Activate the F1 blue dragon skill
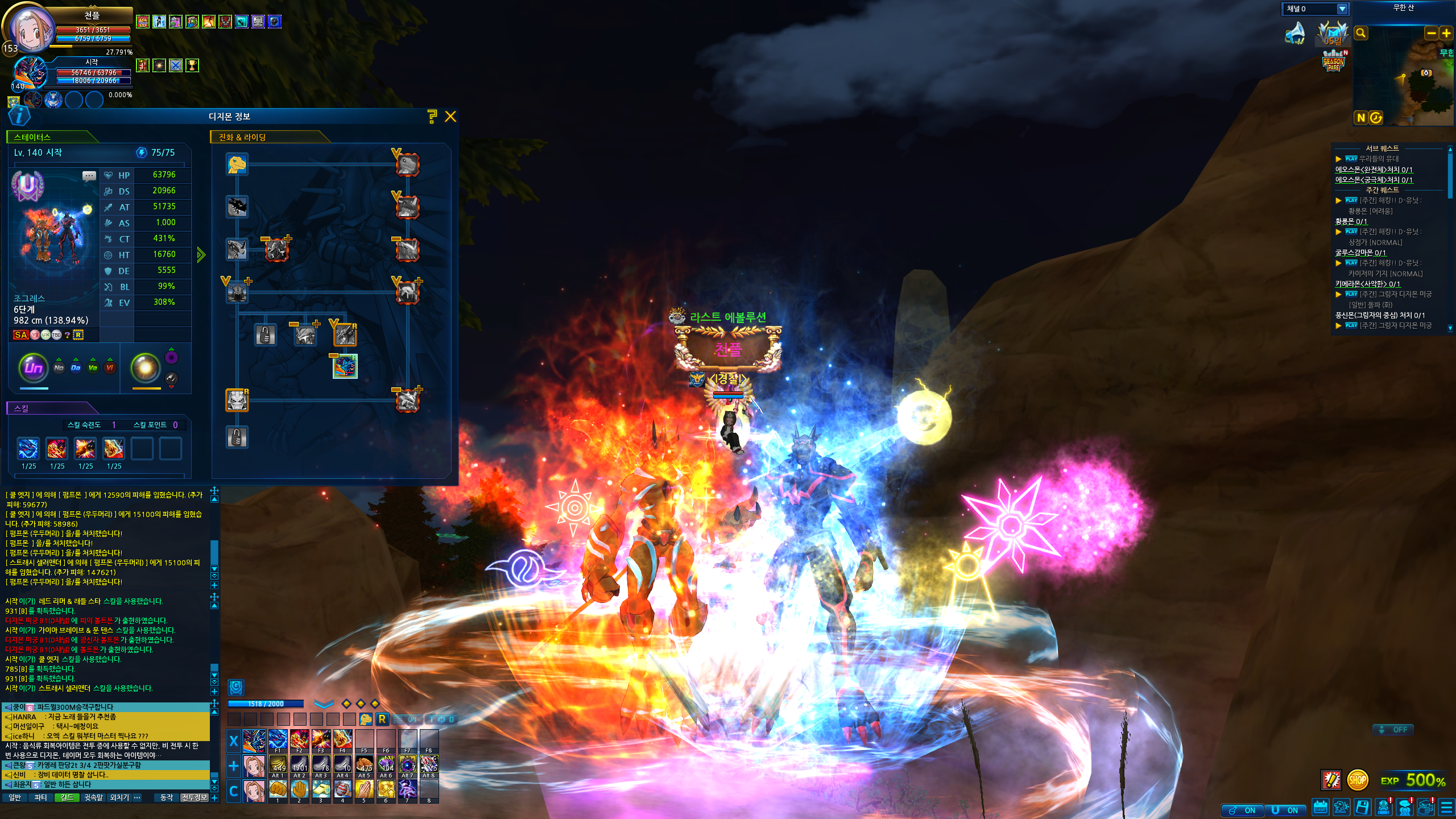The height and width of the screenshot is (819, 1456). click(278, 739)
